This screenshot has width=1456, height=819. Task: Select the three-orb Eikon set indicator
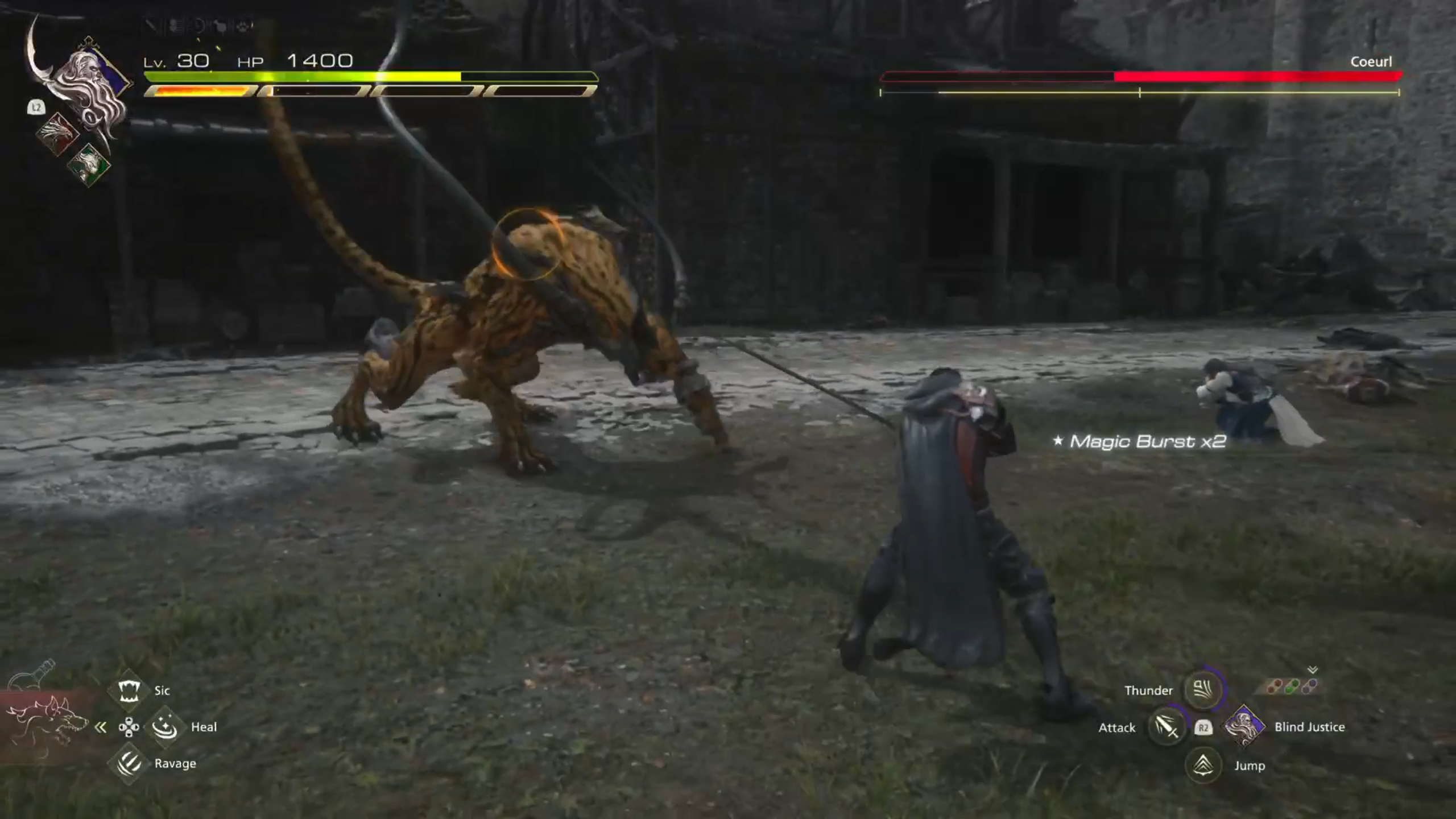click(x=1292, y=687)
